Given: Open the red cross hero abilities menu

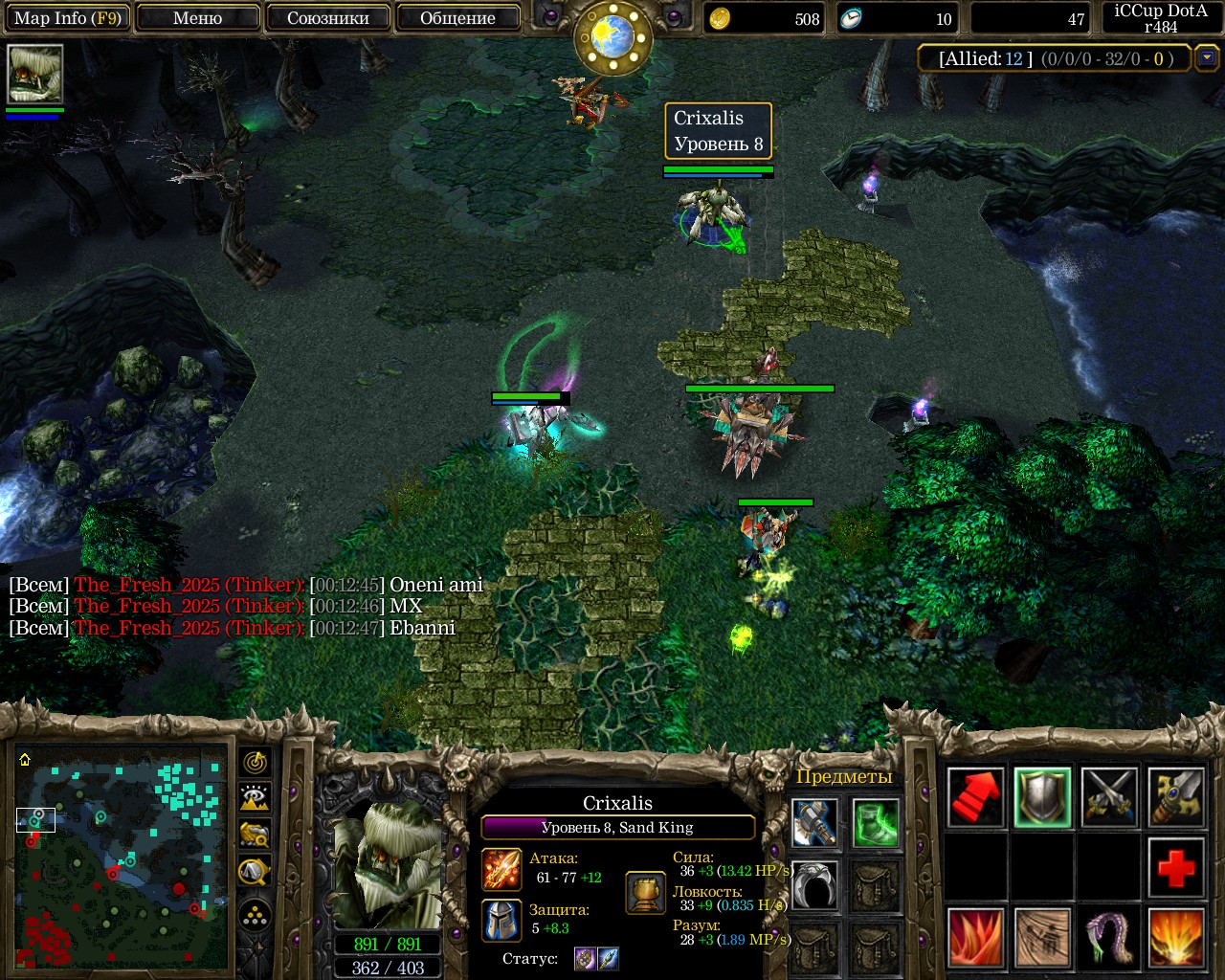Looking at the screenshot, I should coord(1176,868).
